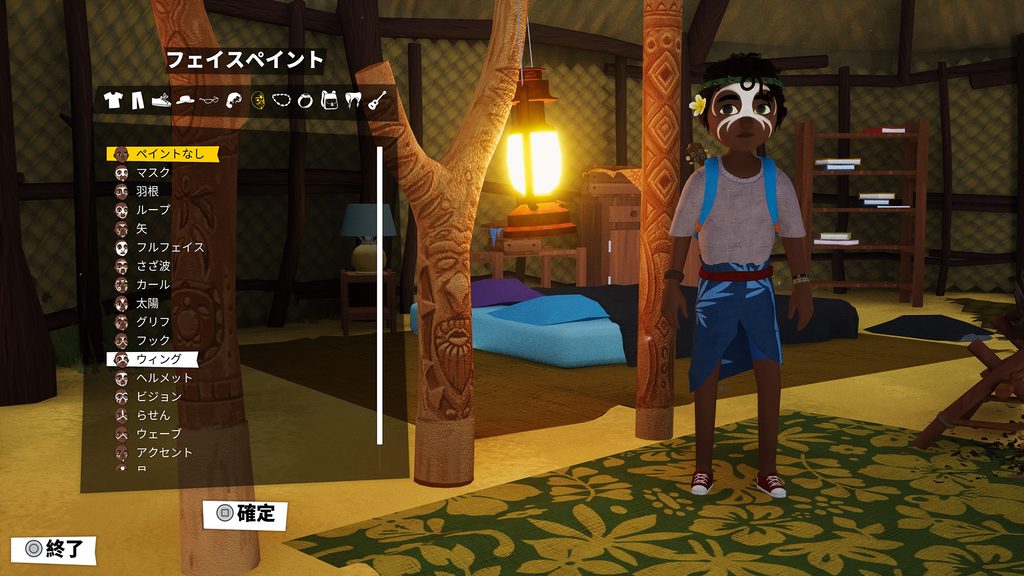Select the ヘルメット face paint
This screenshot has width=1024, height=576.
pyautogui.click(x=163, y=378)
